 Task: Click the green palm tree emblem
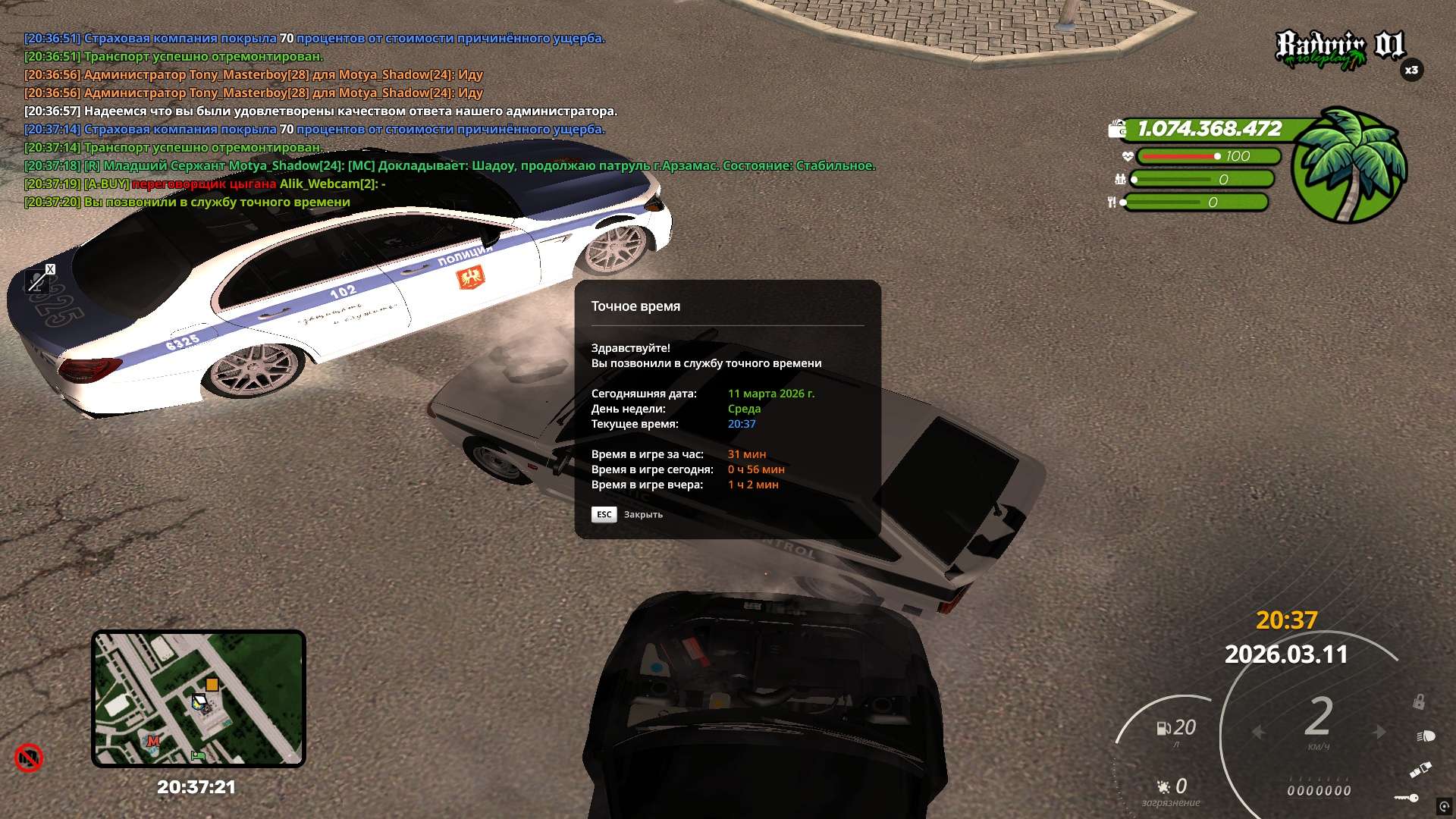[x=1349, y=165]
